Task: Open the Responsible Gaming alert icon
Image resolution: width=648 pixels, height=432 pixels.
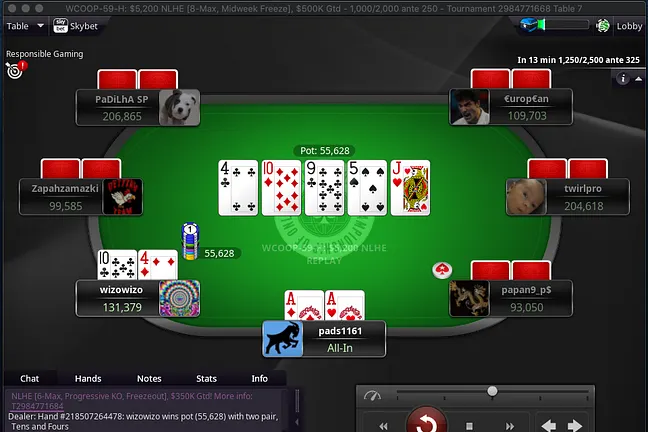Action: (x=15, y=69)
